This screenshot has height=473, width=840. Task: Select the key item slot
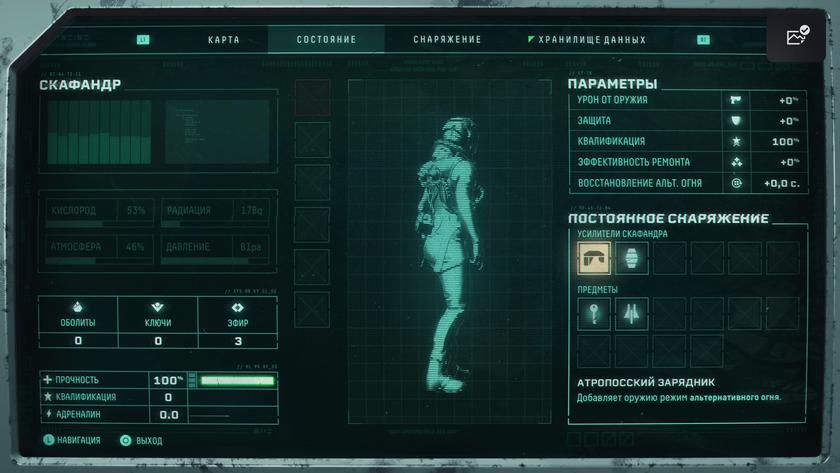[594, 313]
